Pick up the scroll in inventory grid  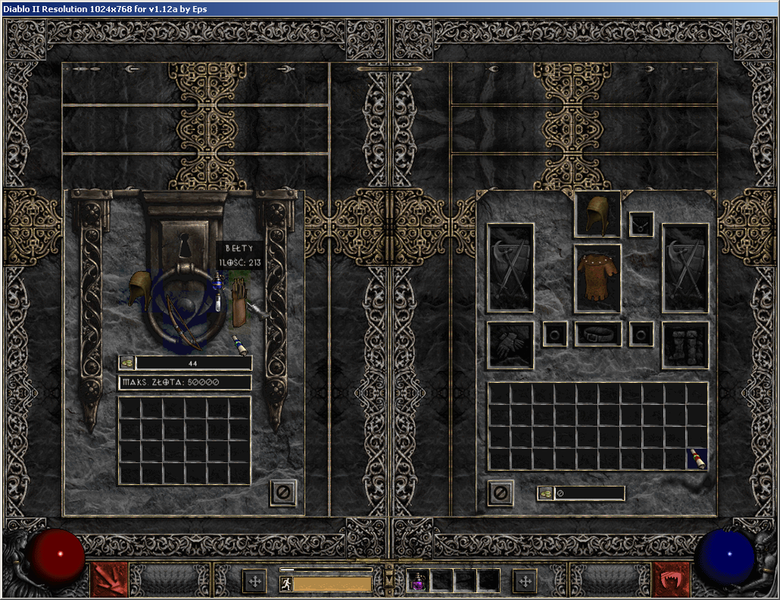click(x=696, y=459)
